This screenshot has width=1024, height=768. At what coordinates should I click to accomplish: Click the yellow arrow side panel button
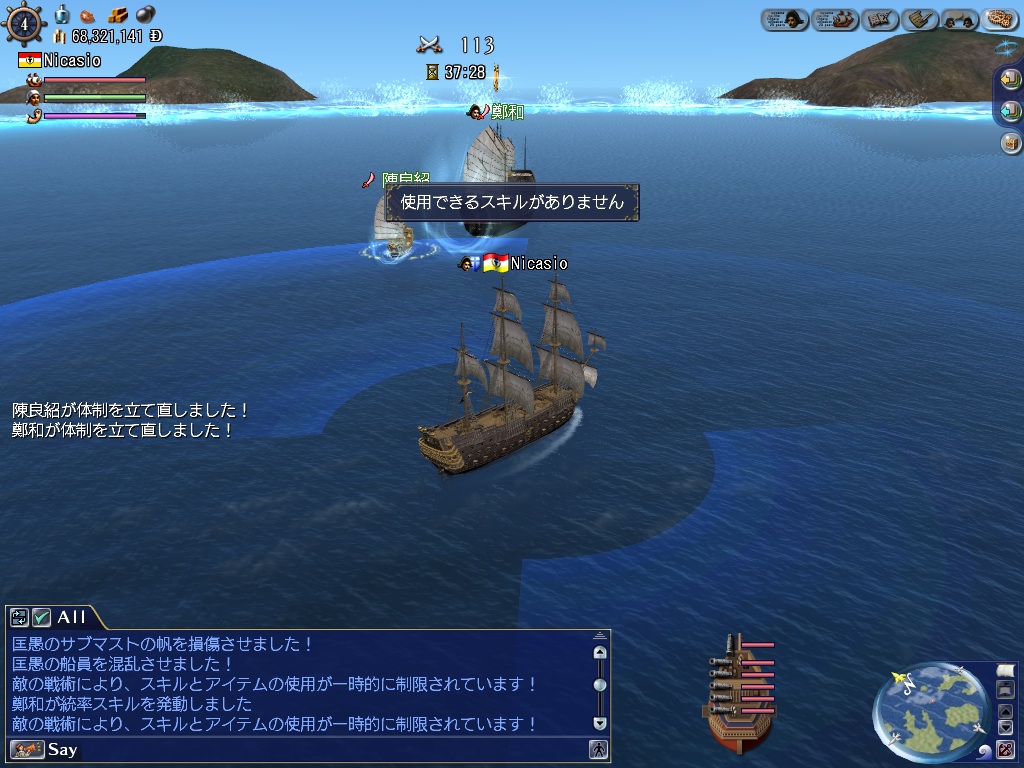pyautogui.click(x=1010, y=80)
